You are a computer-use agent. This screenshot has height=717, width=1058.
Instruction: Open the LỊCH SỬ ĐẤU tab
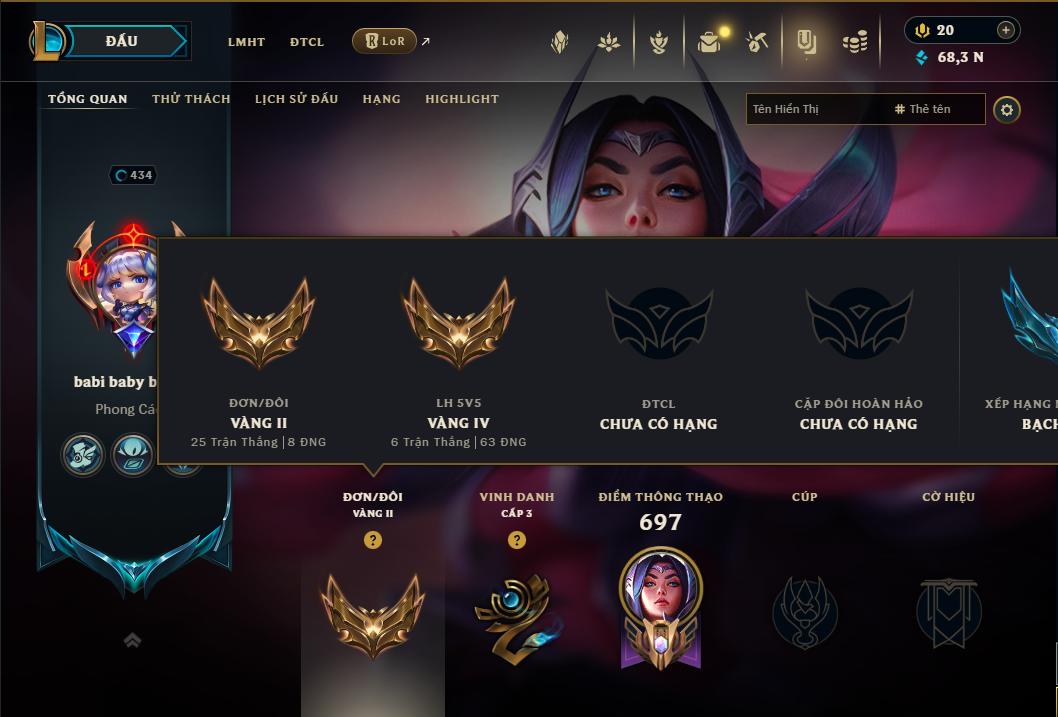click(296, 99)
